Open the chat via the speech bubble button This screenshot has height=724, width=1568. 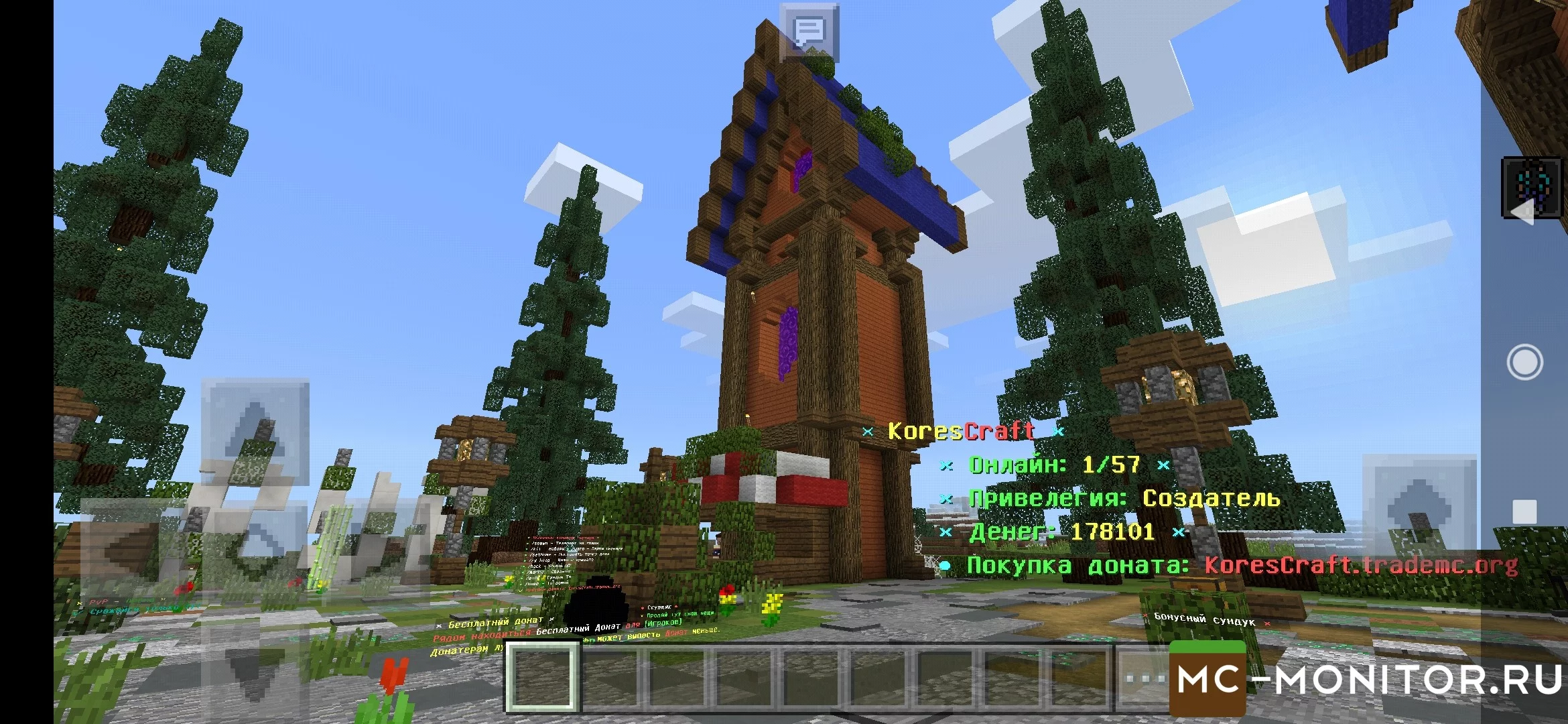click(x=809, y=32)
